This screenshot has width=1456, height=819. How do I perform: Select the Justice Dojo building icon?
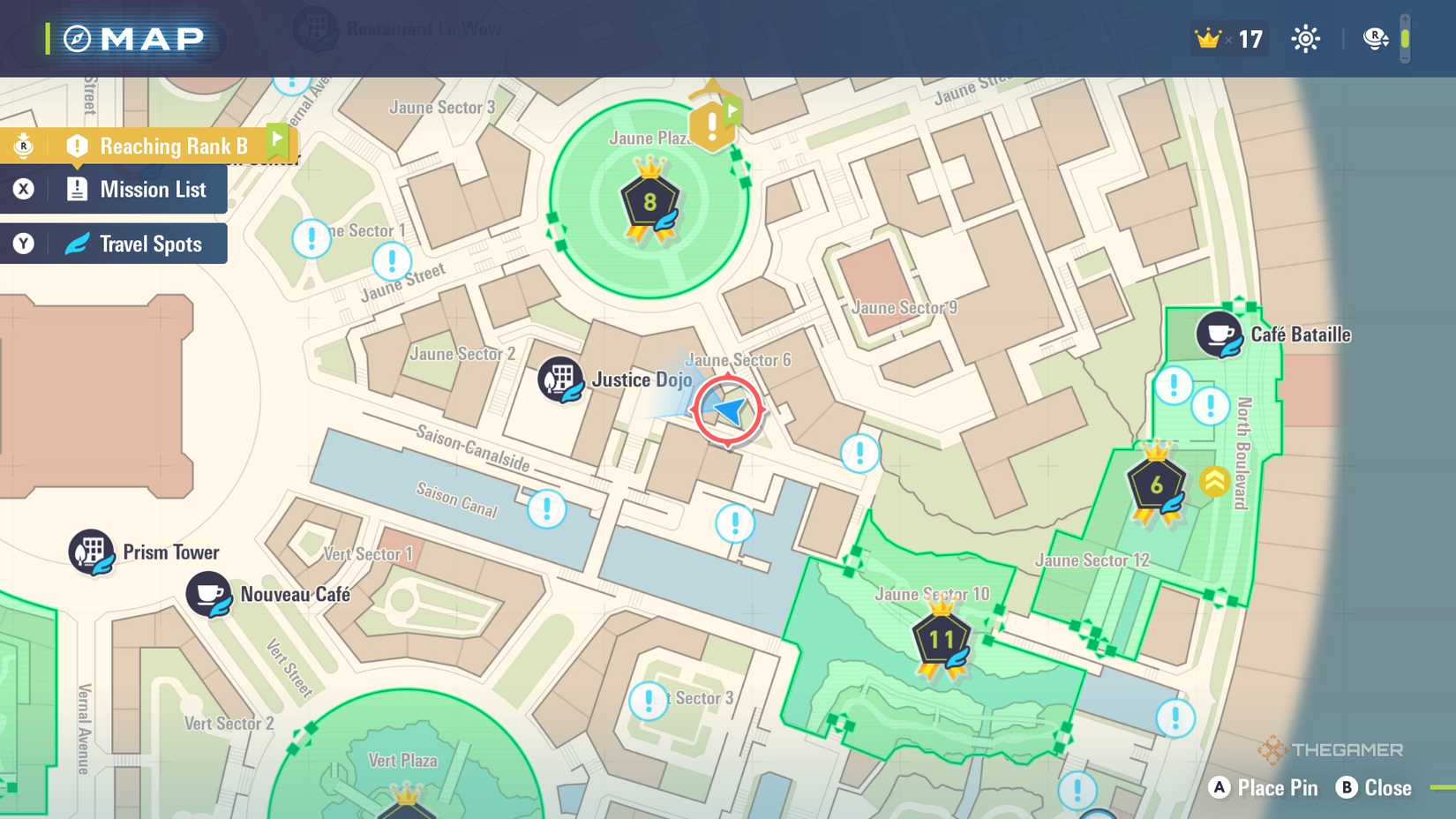click(559, 379)
